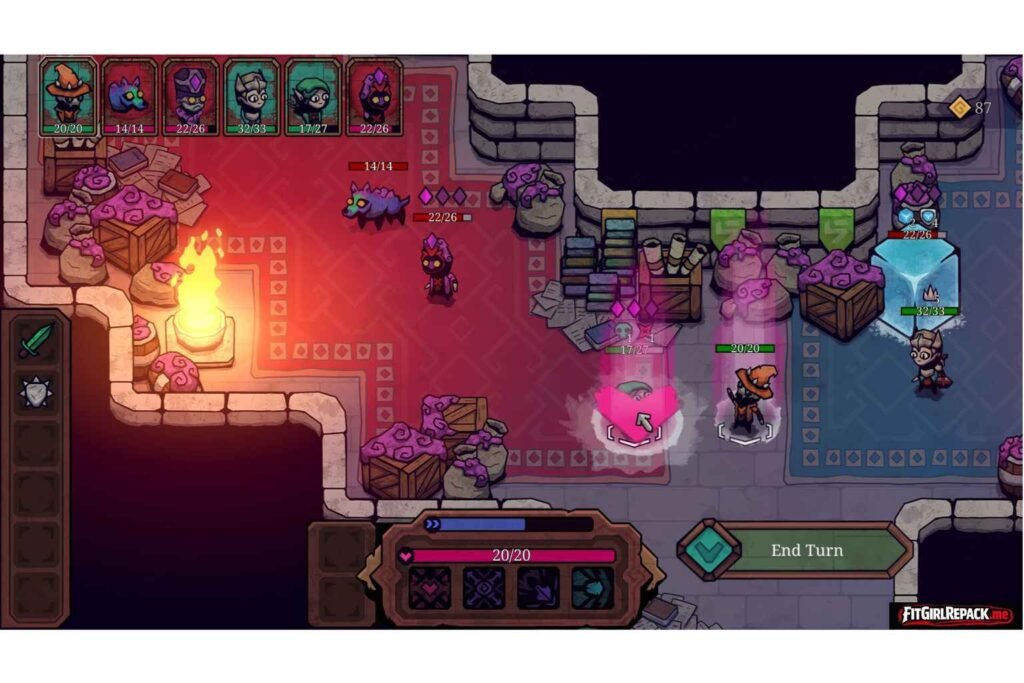Select the orange-hat wizard turn portrait
The image size is (1024, 683).
[68, 96]
